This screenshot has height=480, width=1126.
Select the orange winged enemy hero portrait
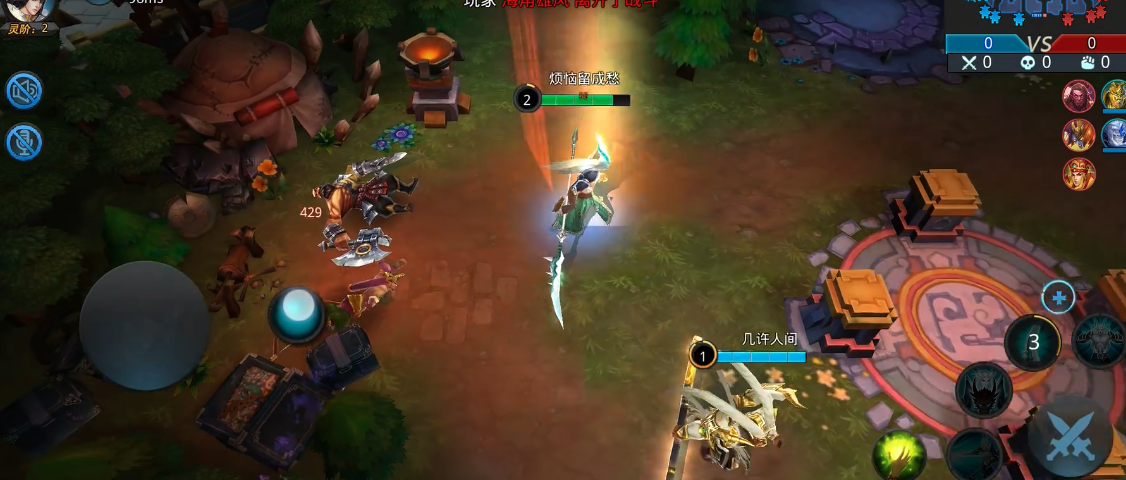click(1078, 134)
